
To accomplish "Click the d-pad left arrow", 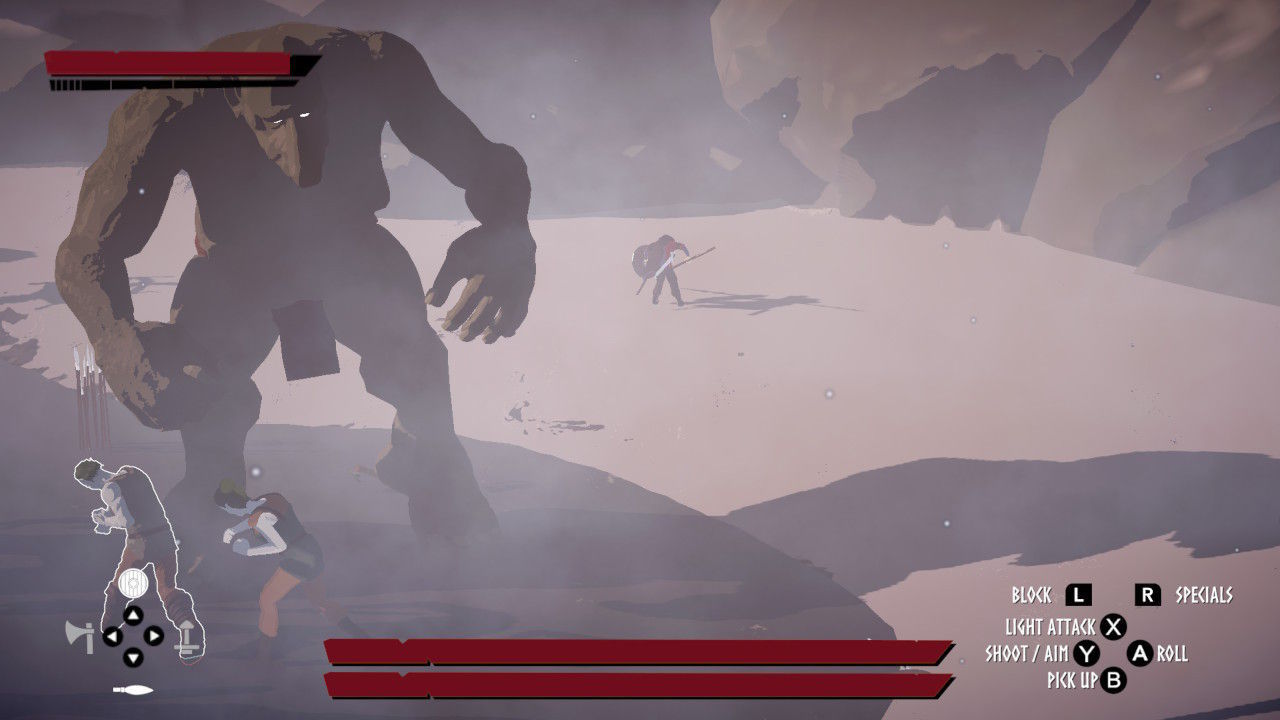I will [112, 636].
